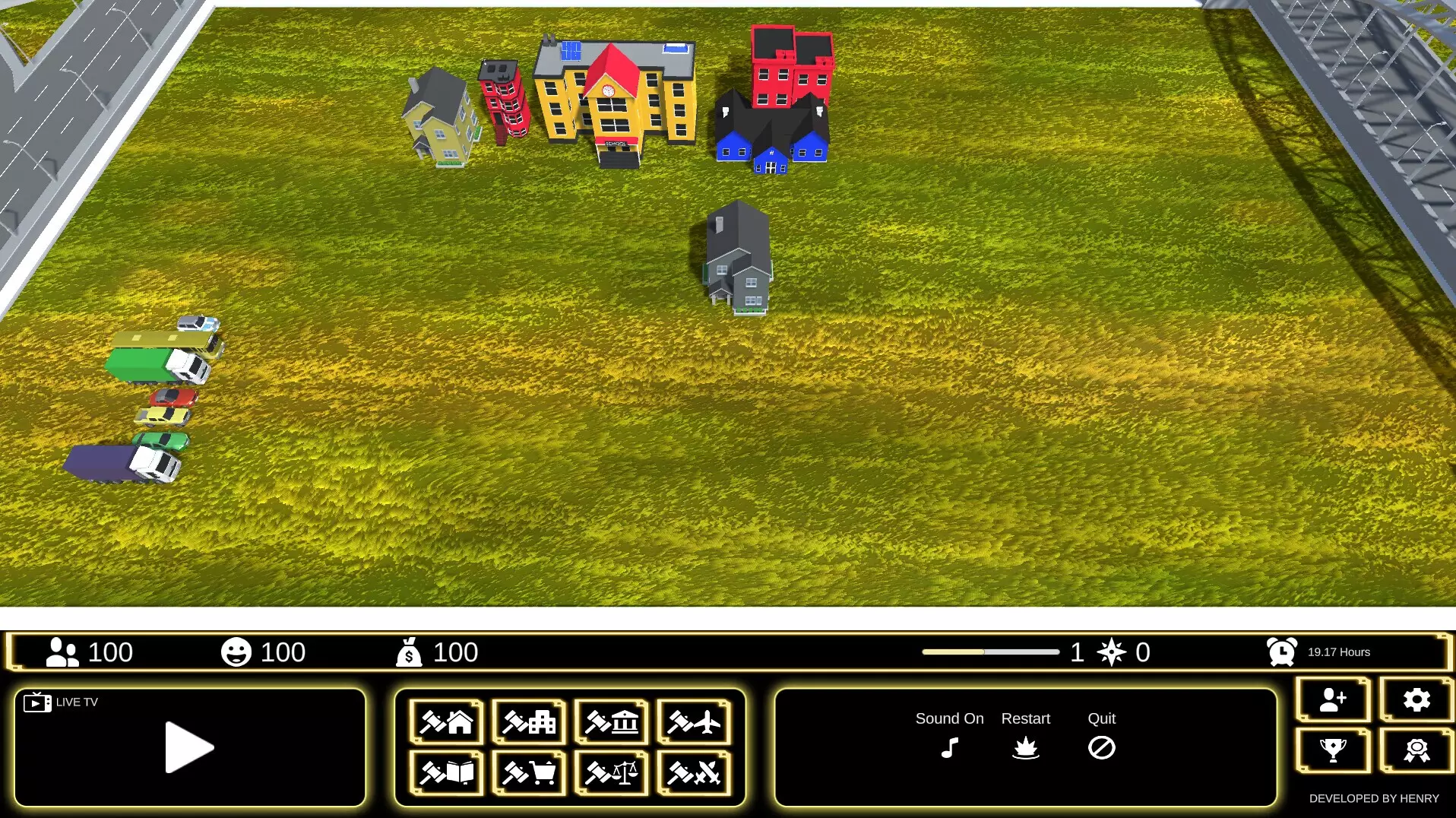Open the ribbon awards panel

coord(1415,751)
